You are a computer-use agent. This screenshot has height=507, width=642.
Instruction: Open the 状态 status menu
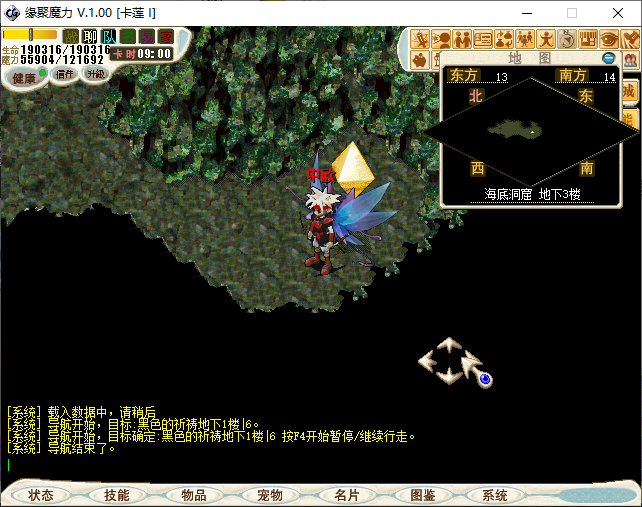pos(41,495)
